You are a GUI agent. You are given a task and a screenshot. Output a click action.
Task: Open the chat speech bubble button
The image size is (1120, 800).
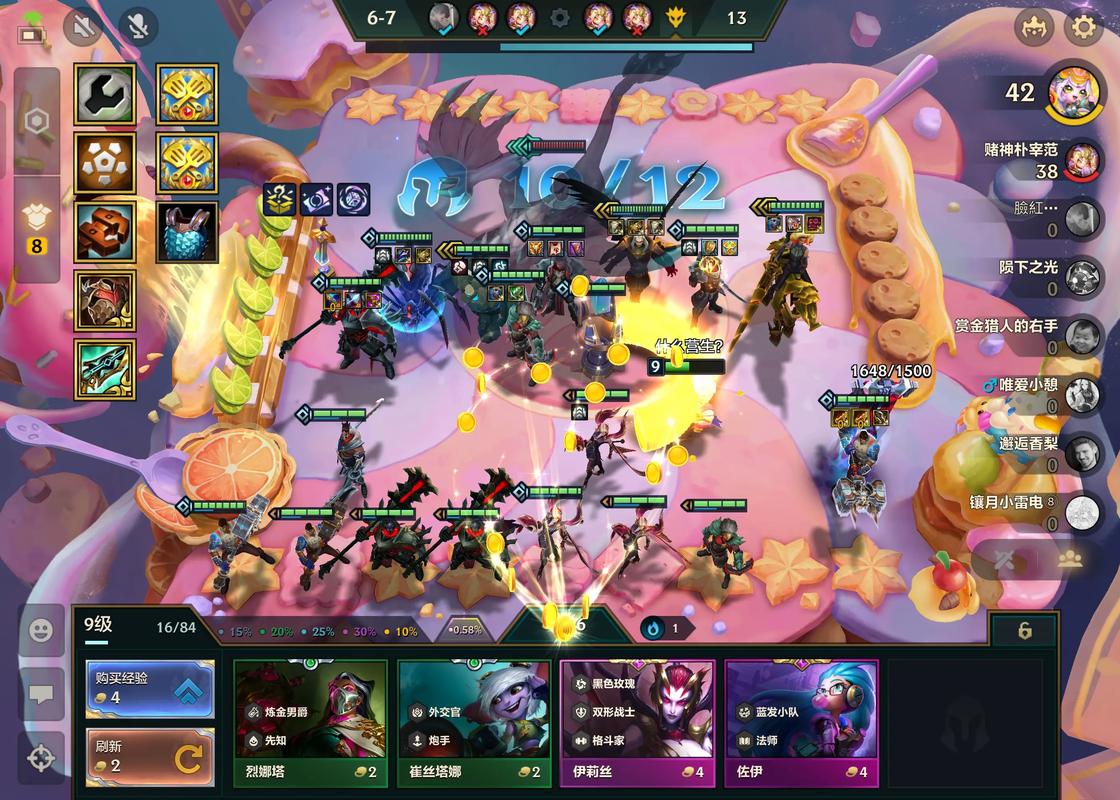(x=41, y=694)
